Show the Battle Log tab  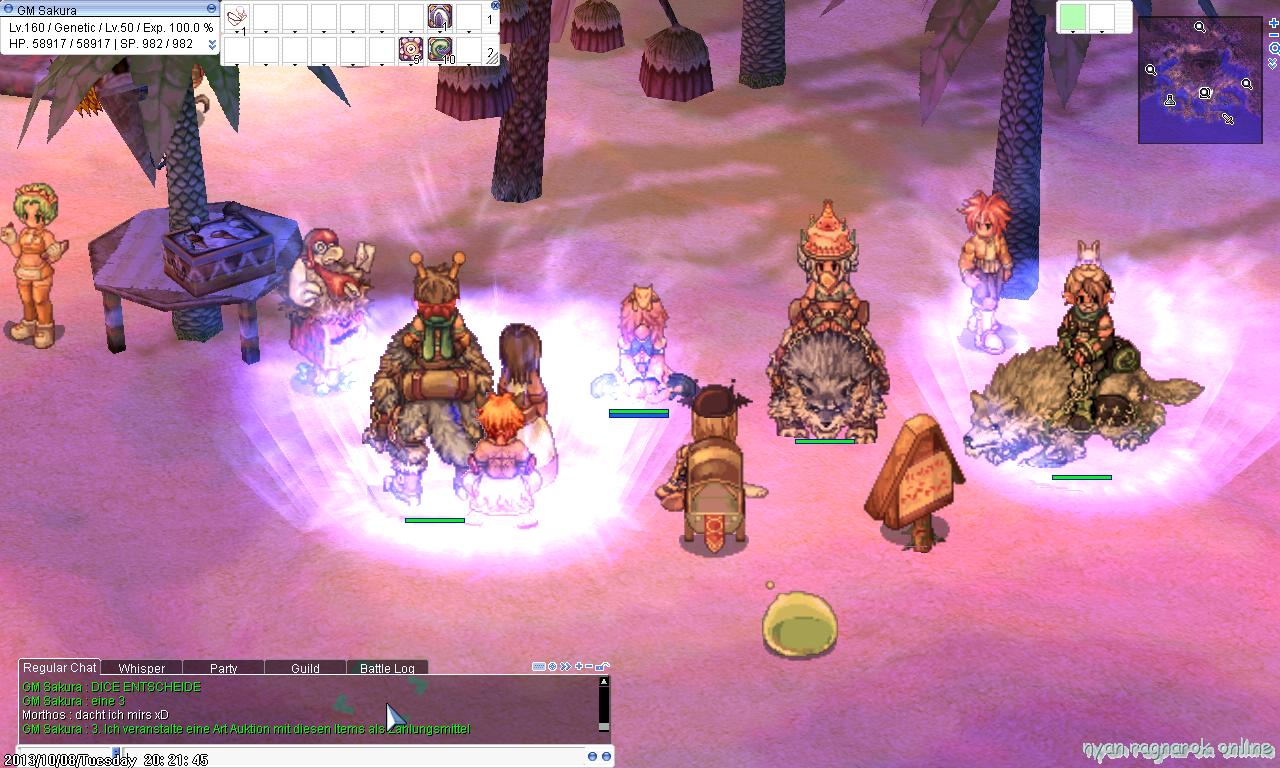pos(387,668)
